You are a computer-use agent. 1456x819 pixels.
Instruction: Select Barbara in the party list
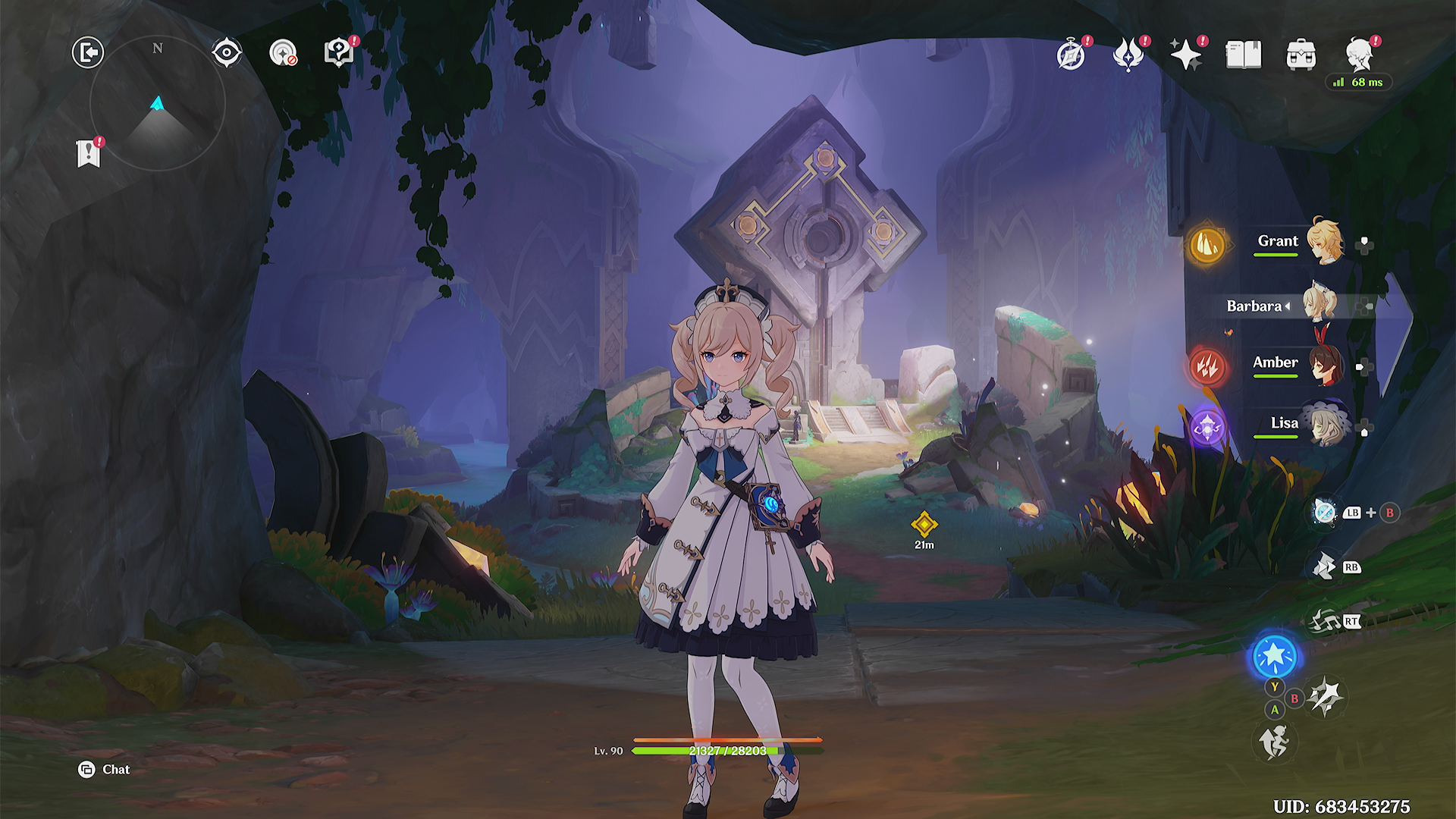1255,306
